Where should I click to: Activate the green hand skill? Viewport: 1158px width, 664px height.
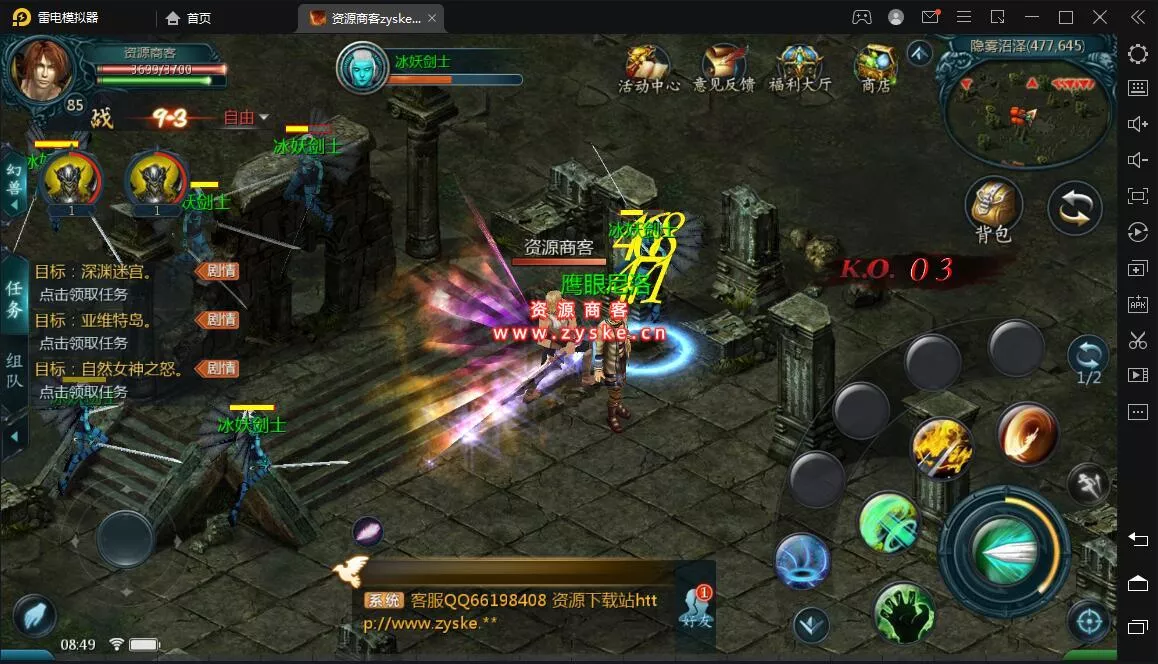903,610
